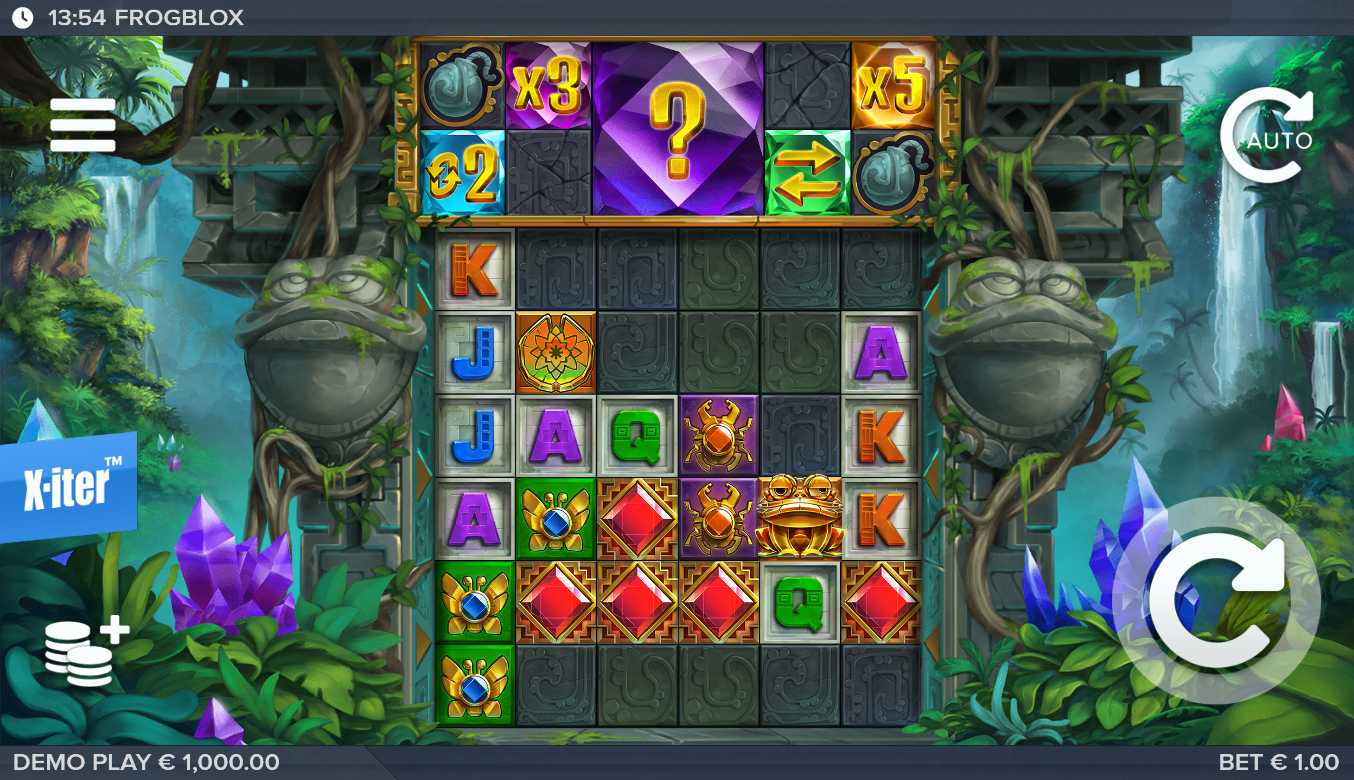This screenshot has width=1354, height=780.
Task: Open the hamburger menu
Action: (x=83, y=125)
